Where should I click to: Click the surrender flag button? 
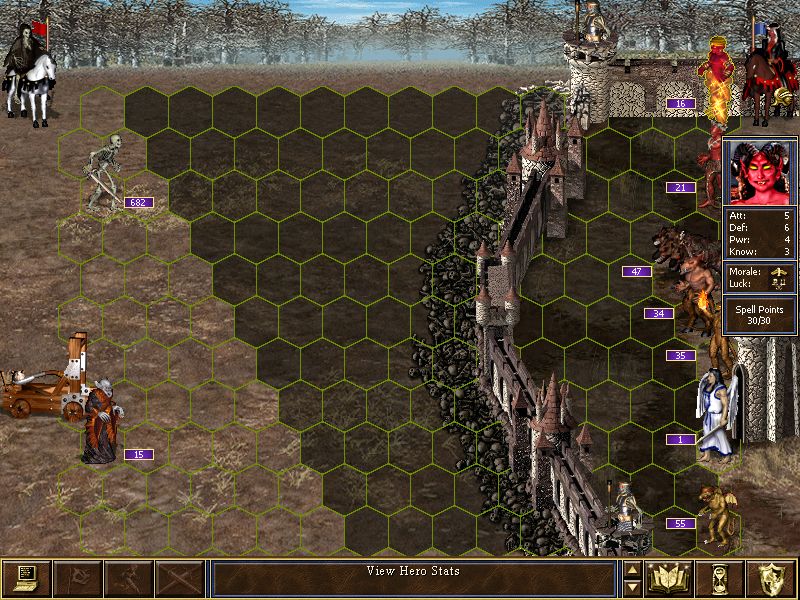pos(77,578)
